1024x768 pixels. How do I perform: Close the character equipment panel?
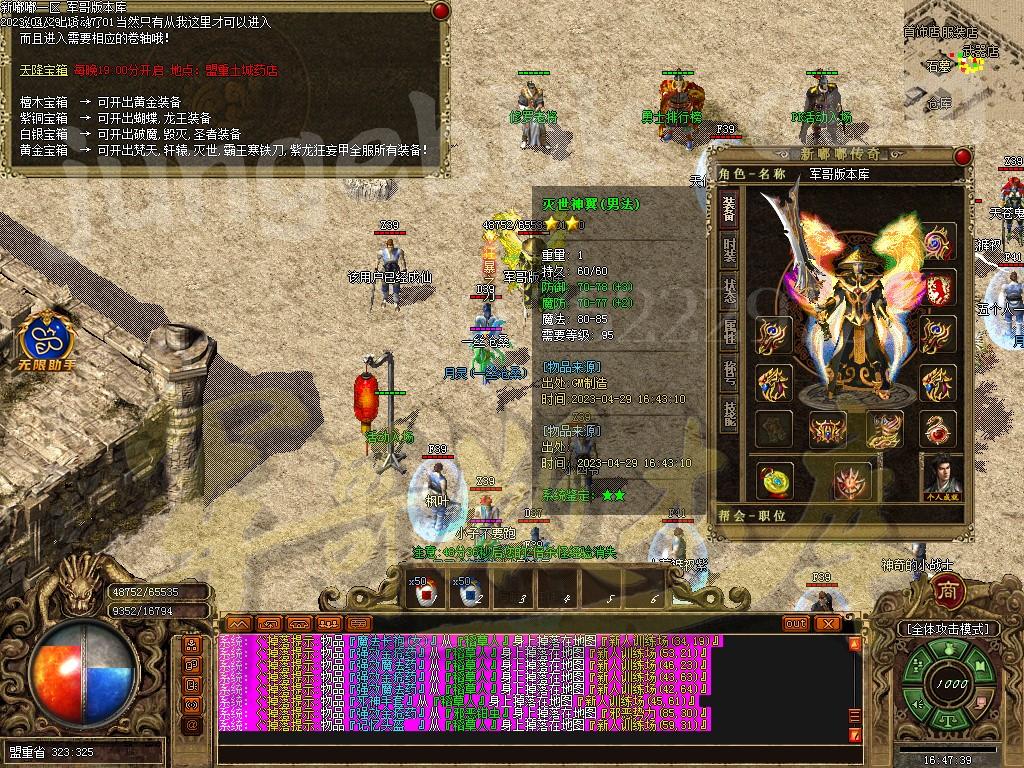[962, 157]
